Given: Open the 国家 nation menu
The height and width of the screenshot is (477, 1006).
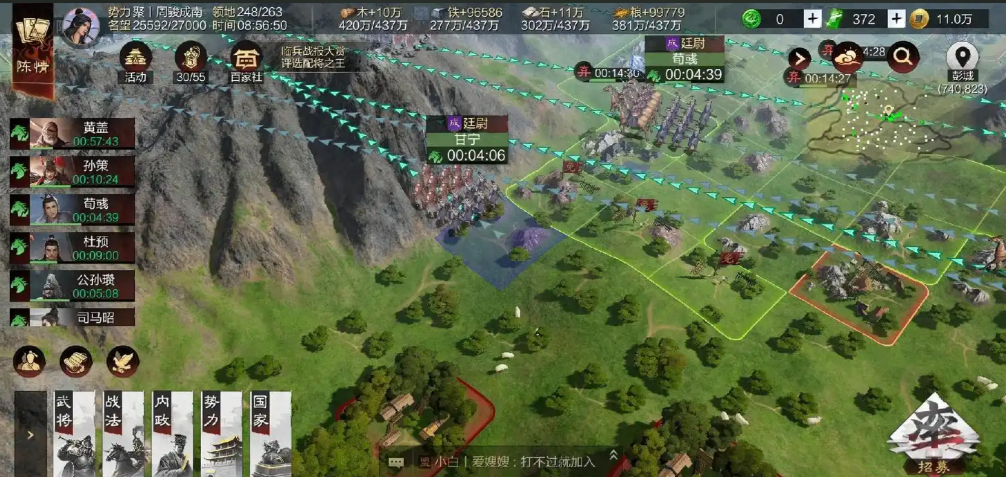Looking at the screenshot, I should [x=269, y=433].
